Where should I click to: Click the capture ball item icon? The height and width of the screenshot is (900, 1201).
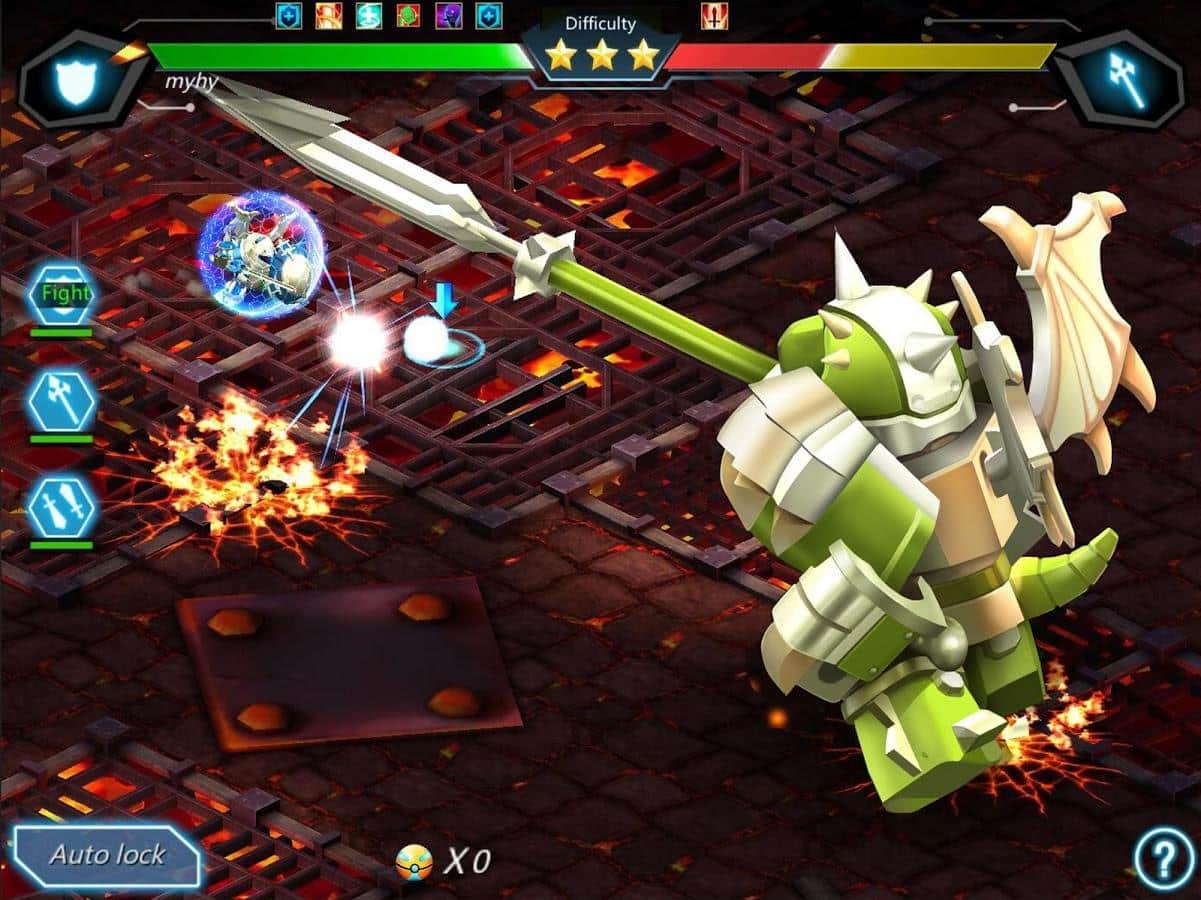click(413, 861)
